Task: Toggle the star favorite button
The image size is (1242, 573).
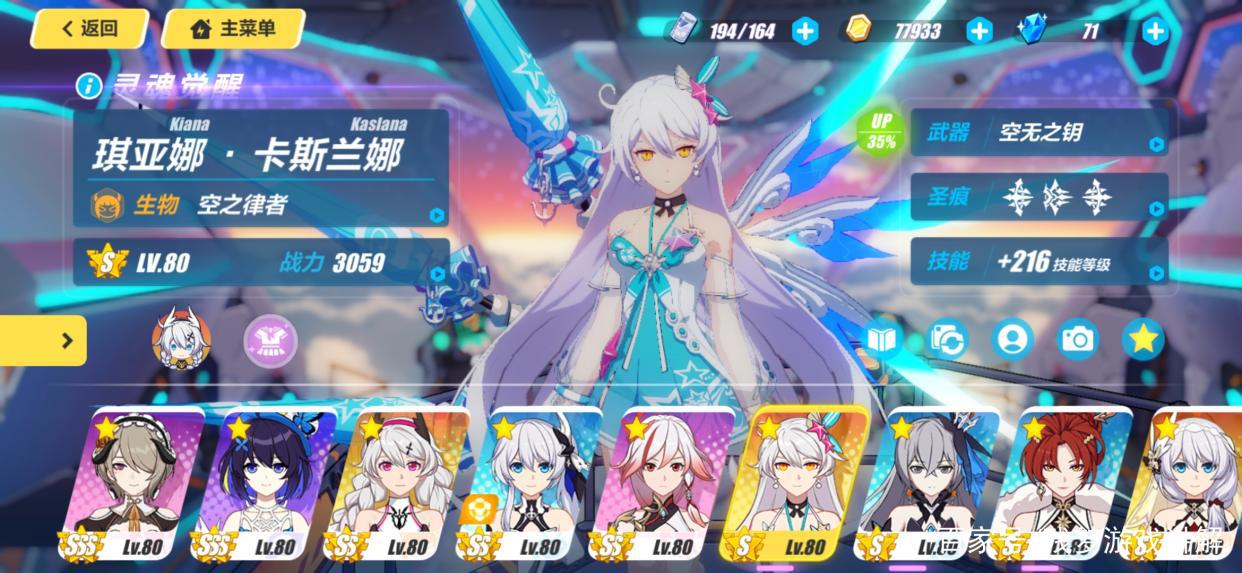Action: pyautogui.click(x=1143, y=340)
